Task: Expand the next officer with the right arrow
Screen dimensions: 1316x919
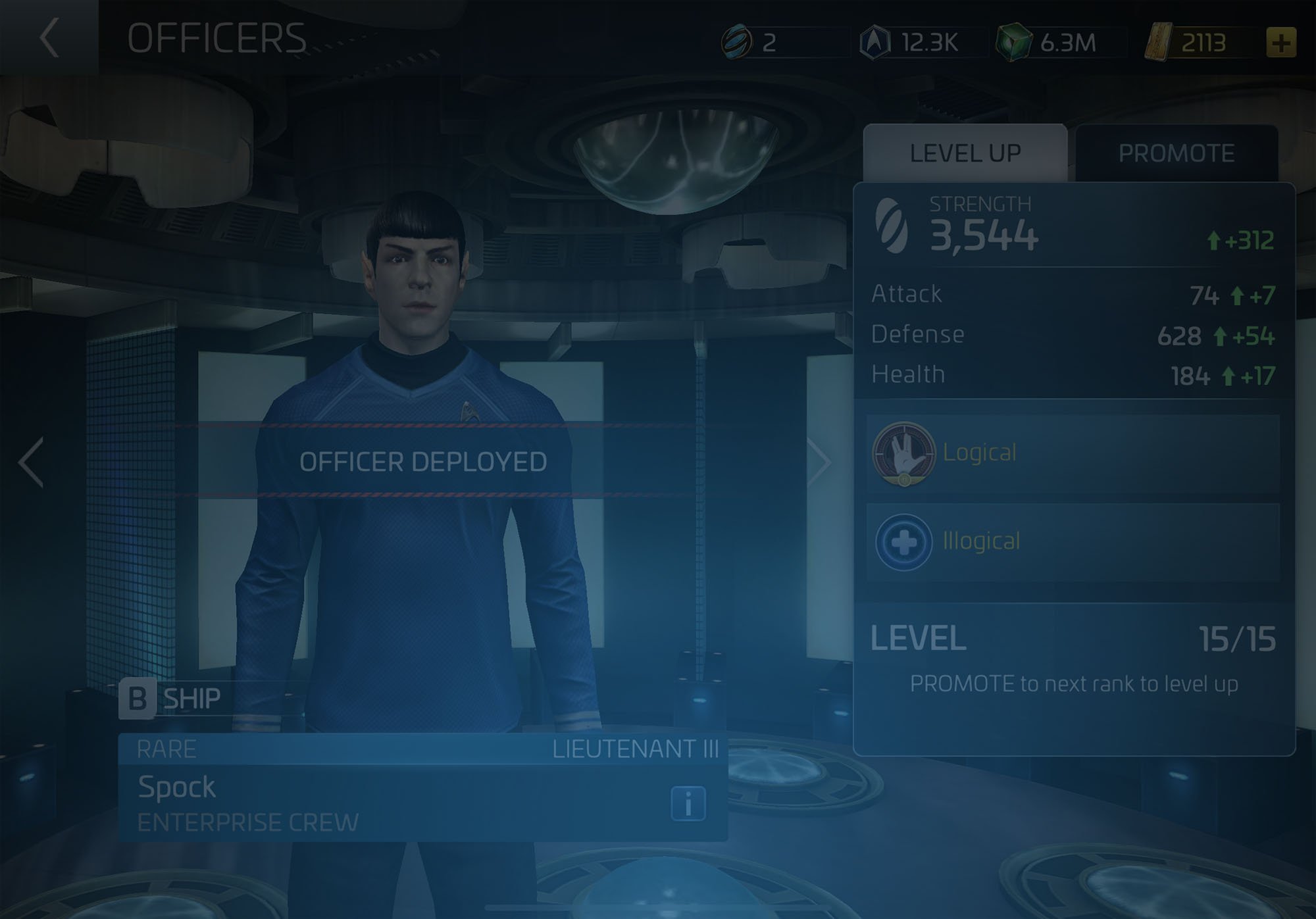Action: tap(818, 462)
